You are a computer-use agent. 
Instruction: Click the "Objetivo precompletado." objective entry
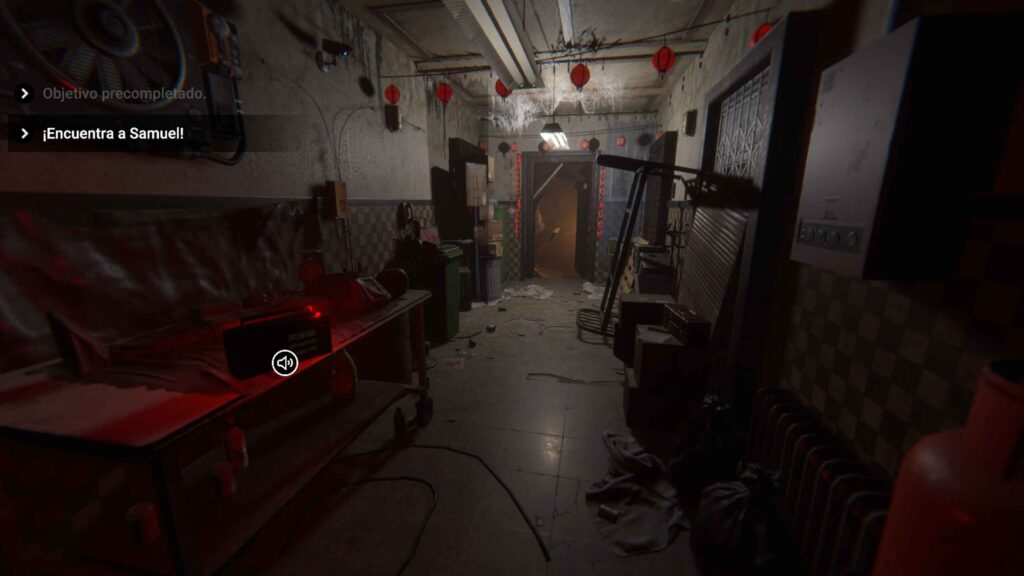tap(123, 94)
